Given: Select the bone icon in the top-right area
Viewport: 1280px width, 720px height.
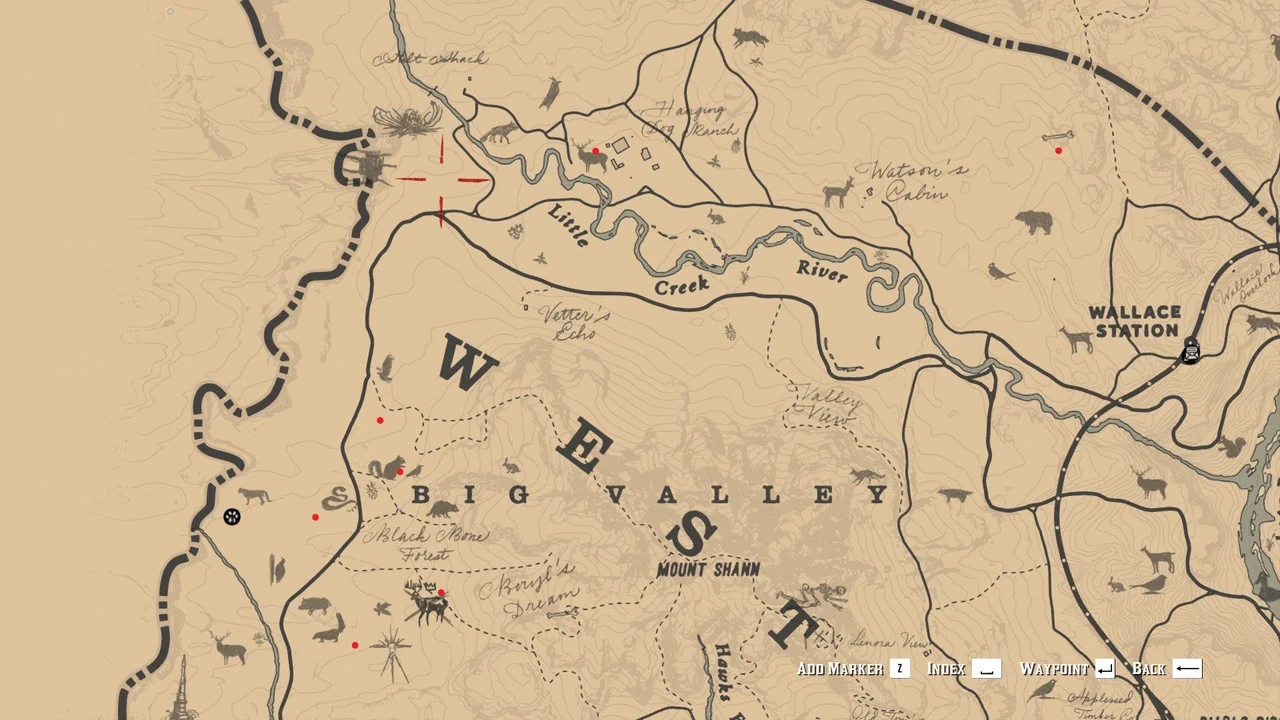Looking at the screenshot, I should click(x=1058, y=136).
